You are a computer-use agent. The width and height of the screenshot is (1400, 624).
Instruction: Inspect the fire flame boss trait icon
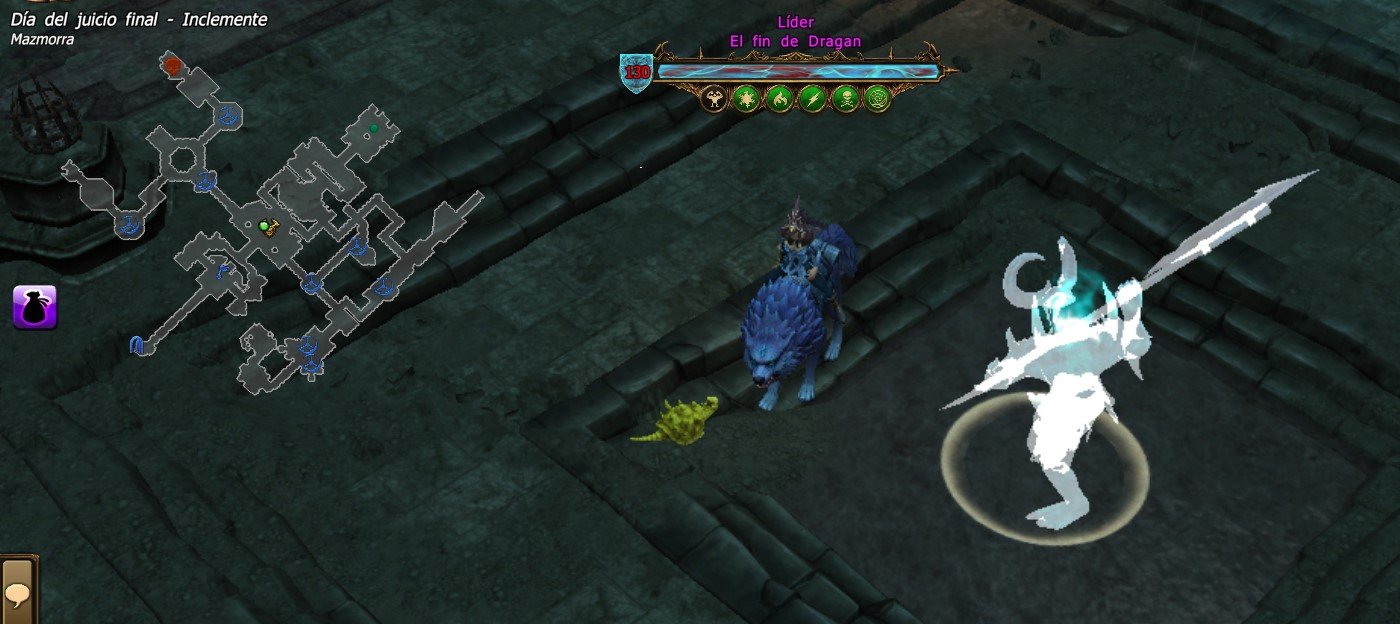[779, 98]
